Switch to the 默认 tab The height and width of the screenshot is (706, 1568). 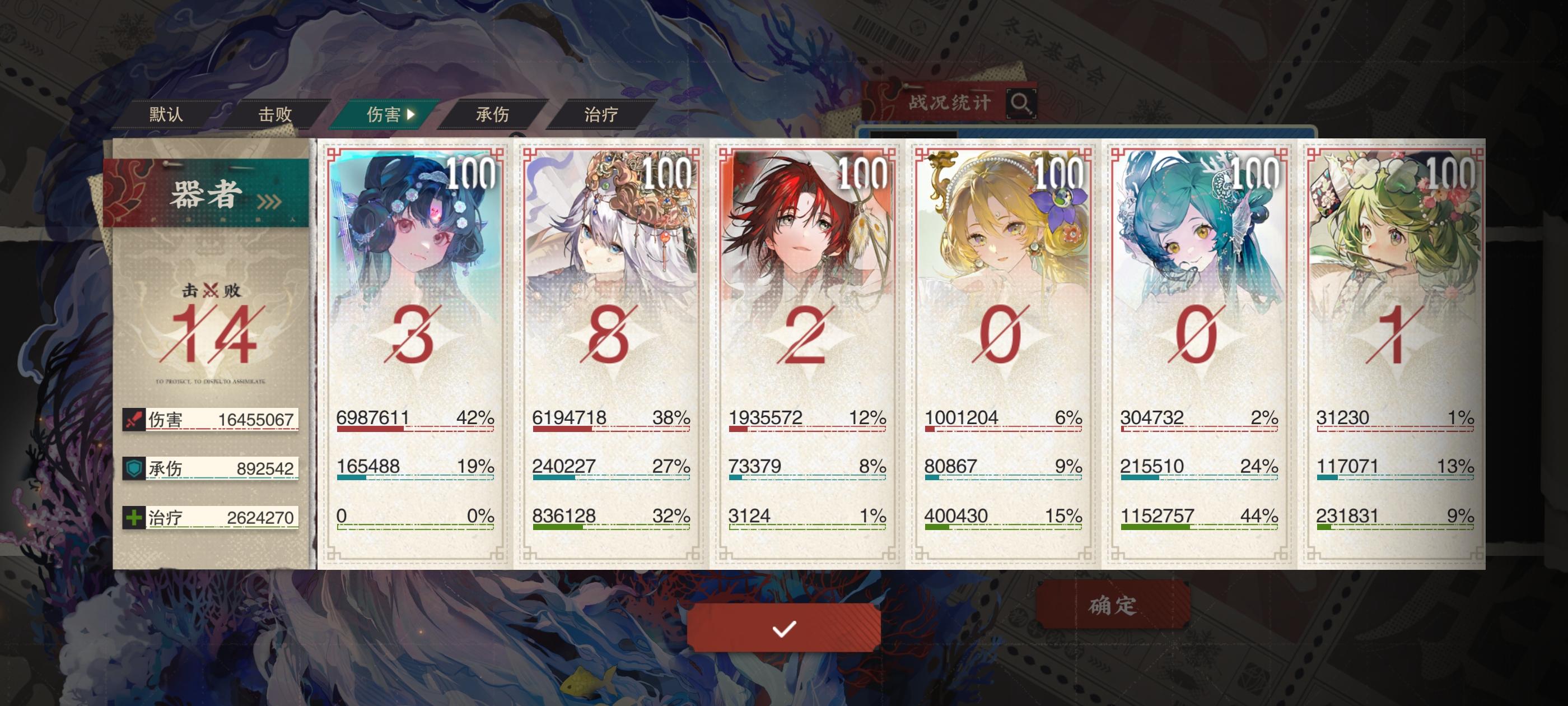[x=166, y=114]
